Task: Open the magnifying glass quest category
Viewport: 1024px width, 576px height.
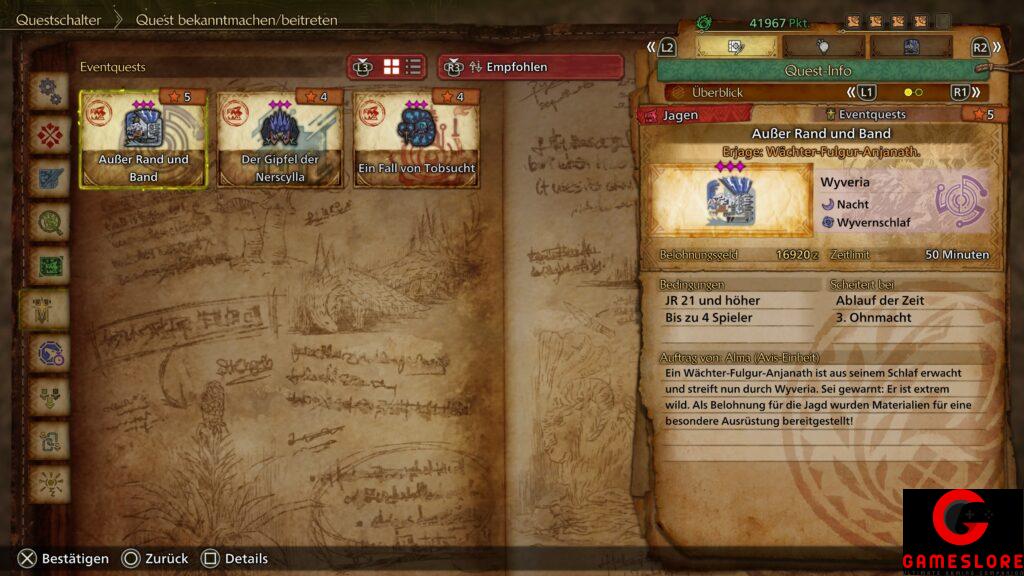Action: click(x=49, y=223)
